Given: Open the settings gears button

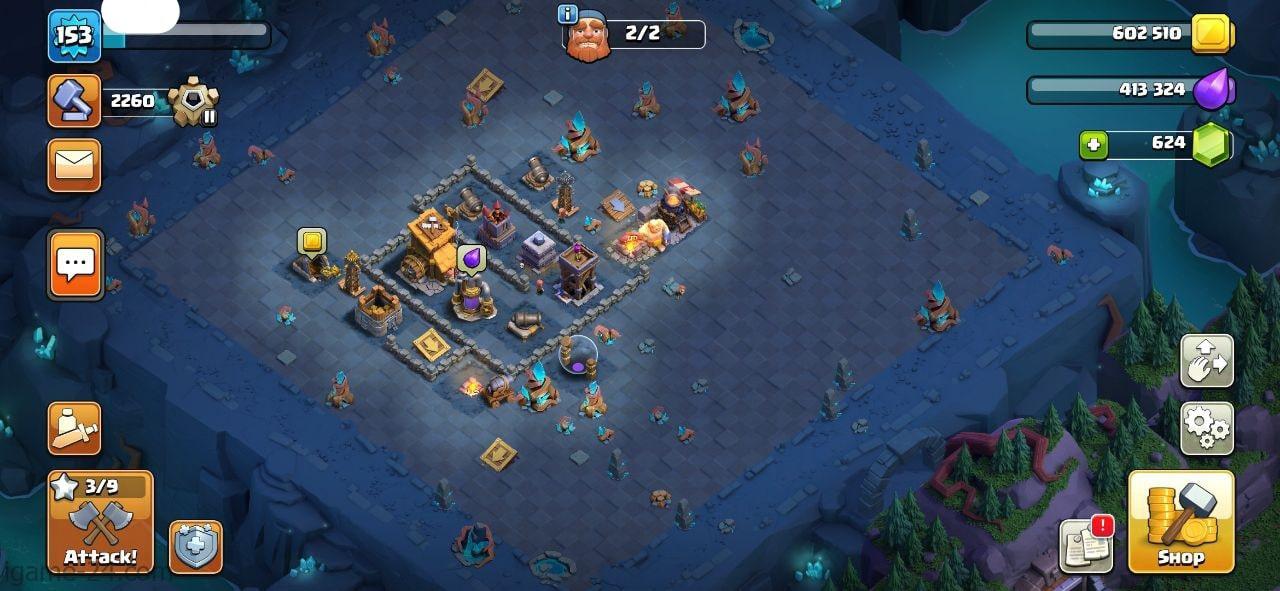Looking at the screenshot, I should [x=1206, y=428].
